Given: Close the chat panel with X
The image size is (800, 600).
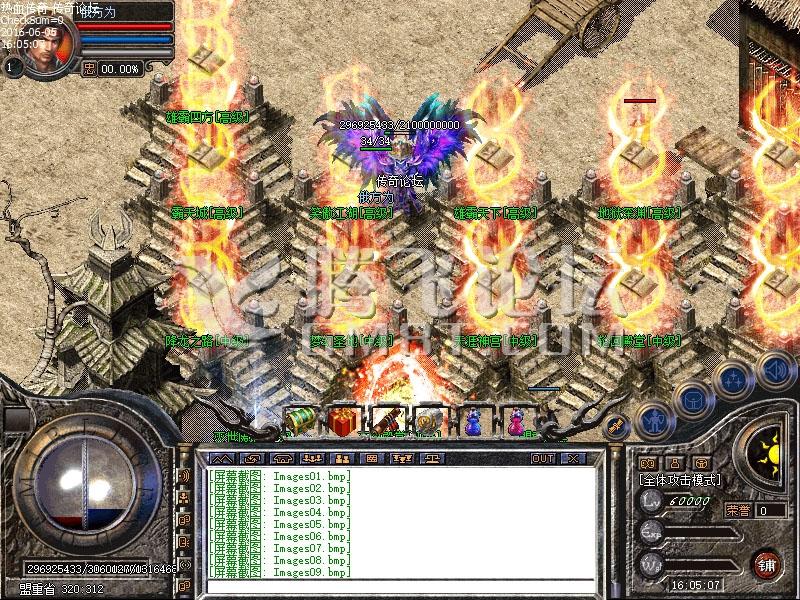Looking at the screenshot, I should pos(573,458).
